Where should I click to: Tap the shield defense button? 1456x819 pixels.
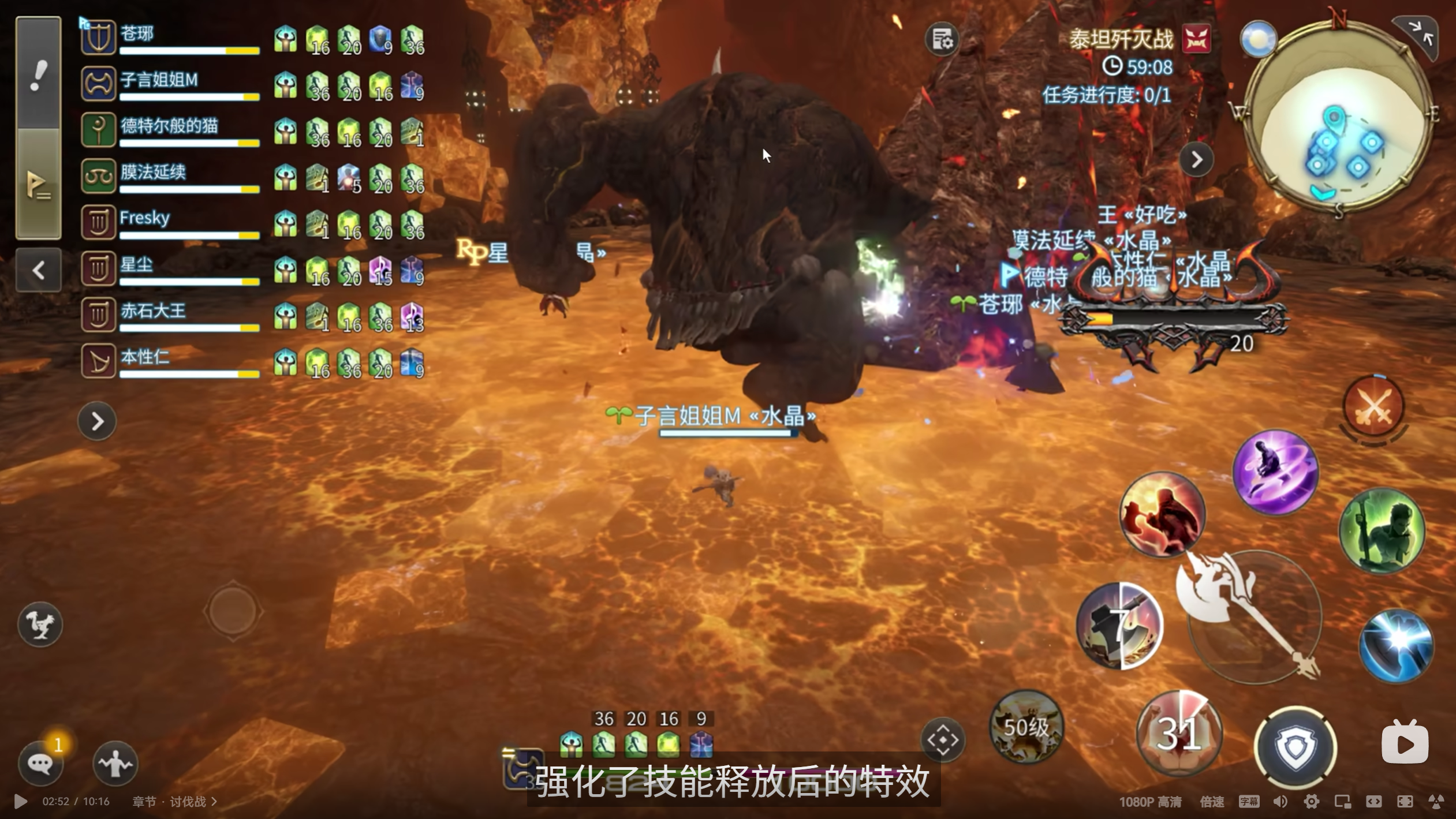click(x=1296, y=747)
